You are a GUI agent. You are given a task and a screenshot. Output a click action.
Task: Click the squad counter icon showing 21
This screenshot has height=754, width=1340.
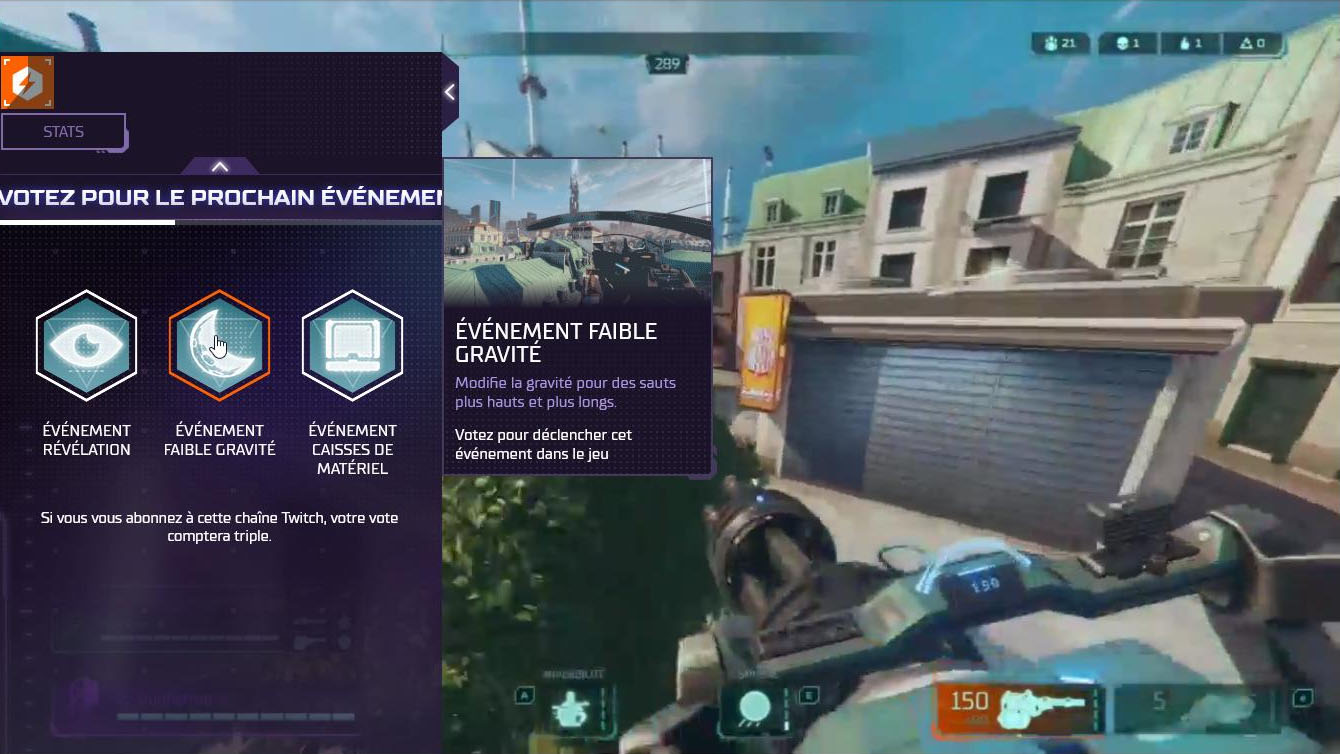click(1050, 44)
